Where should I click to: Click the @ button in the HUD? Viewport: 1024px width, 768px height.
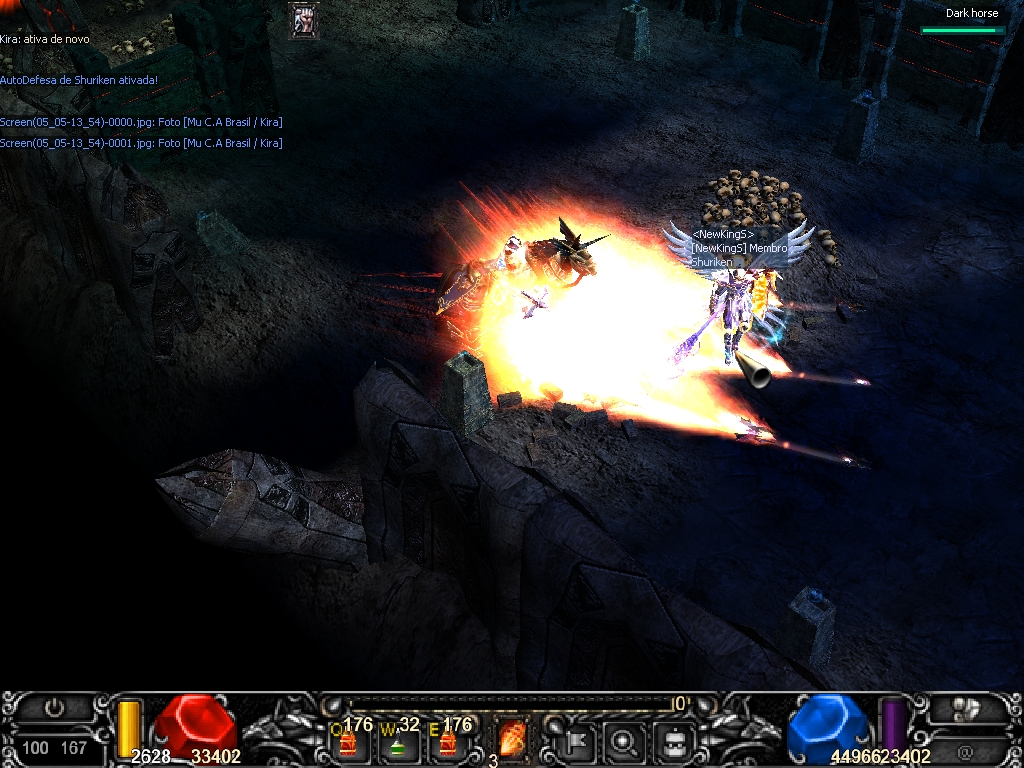point(965,750)
